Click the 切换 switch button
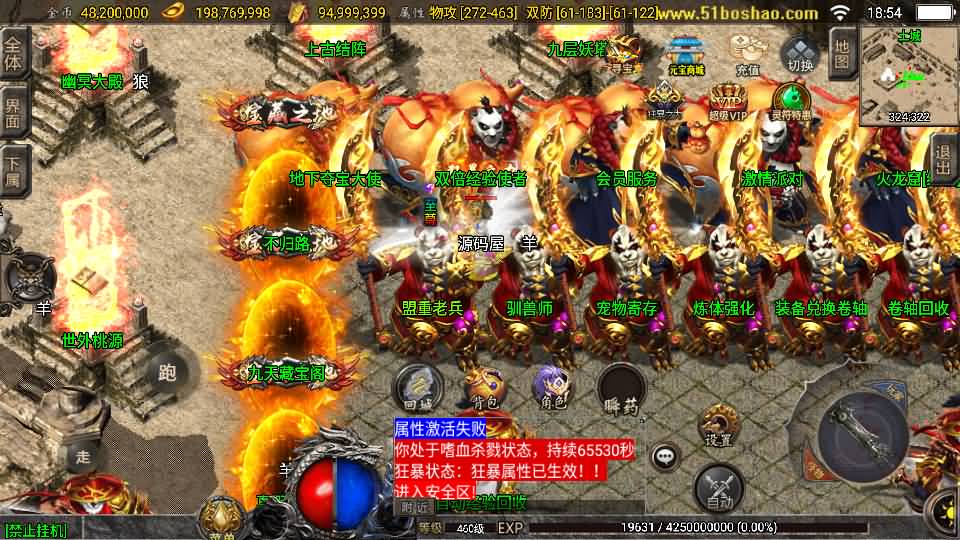 800,55
